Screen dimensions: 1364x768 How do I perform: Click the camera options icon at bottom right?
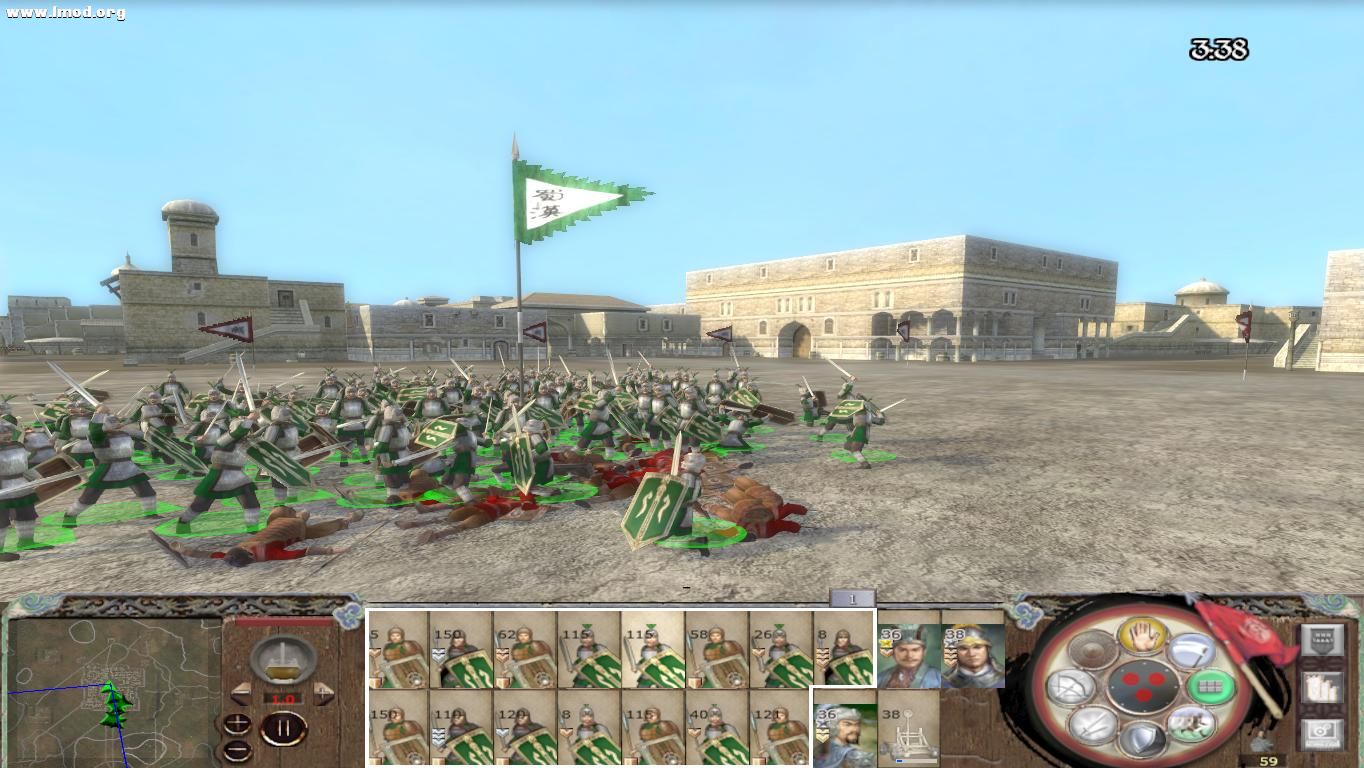coord(1320,734)
